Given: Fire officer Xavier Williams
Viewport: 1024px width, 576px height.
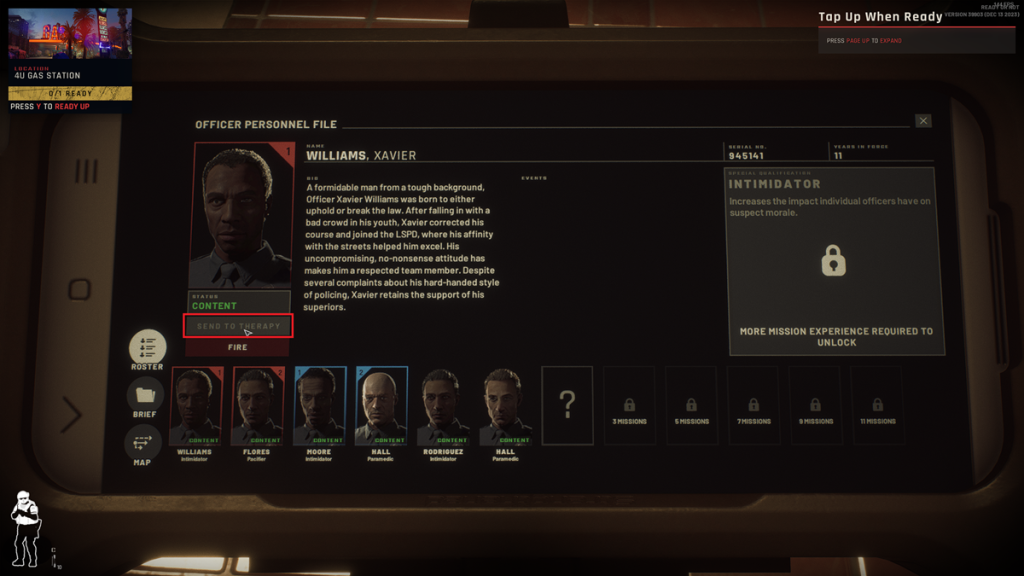Looking at the screenshot, I should 238,348.
